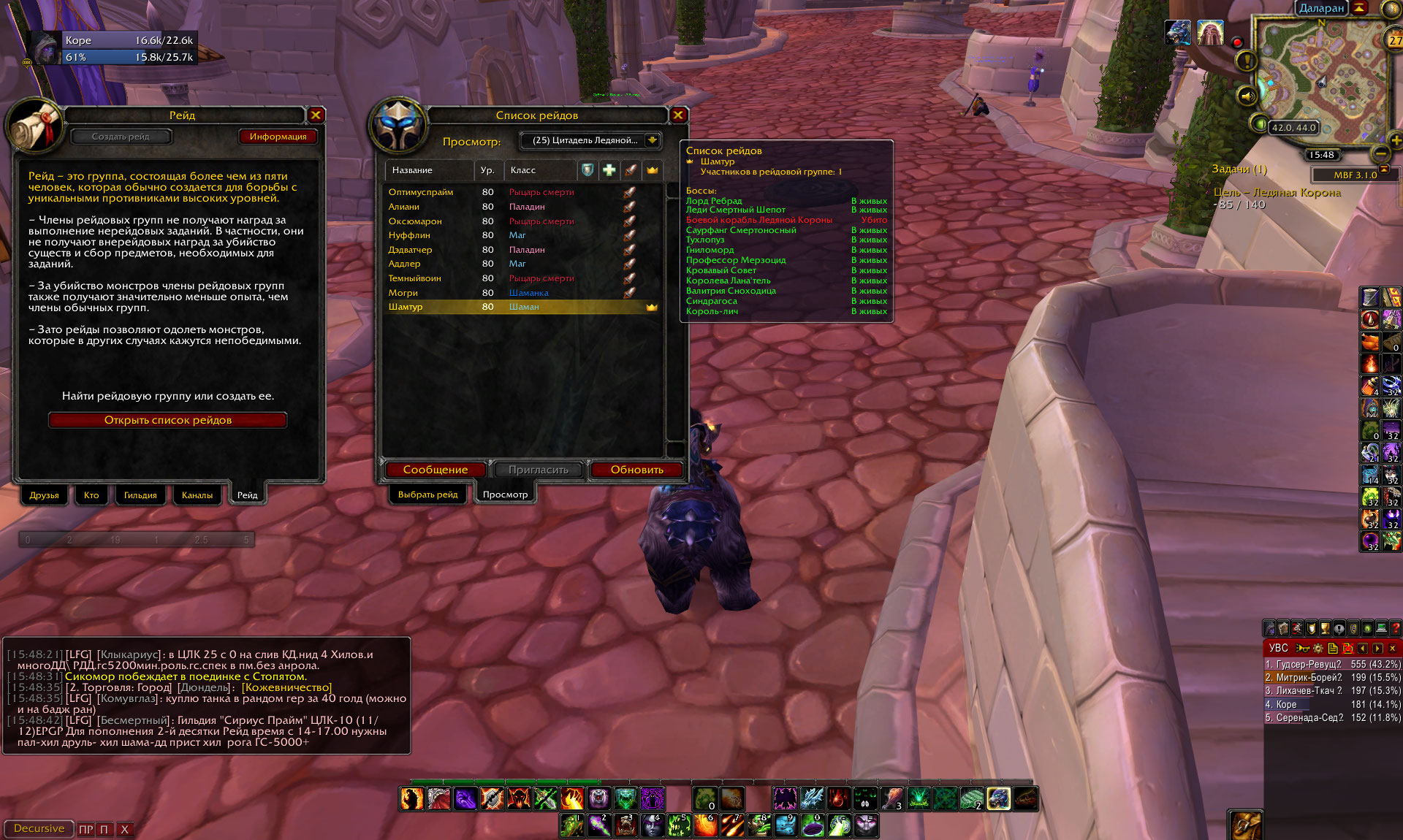This screenshot has height=840, width=1403.
Task: Switch to the Друзья tab
Action: [44, 495]
